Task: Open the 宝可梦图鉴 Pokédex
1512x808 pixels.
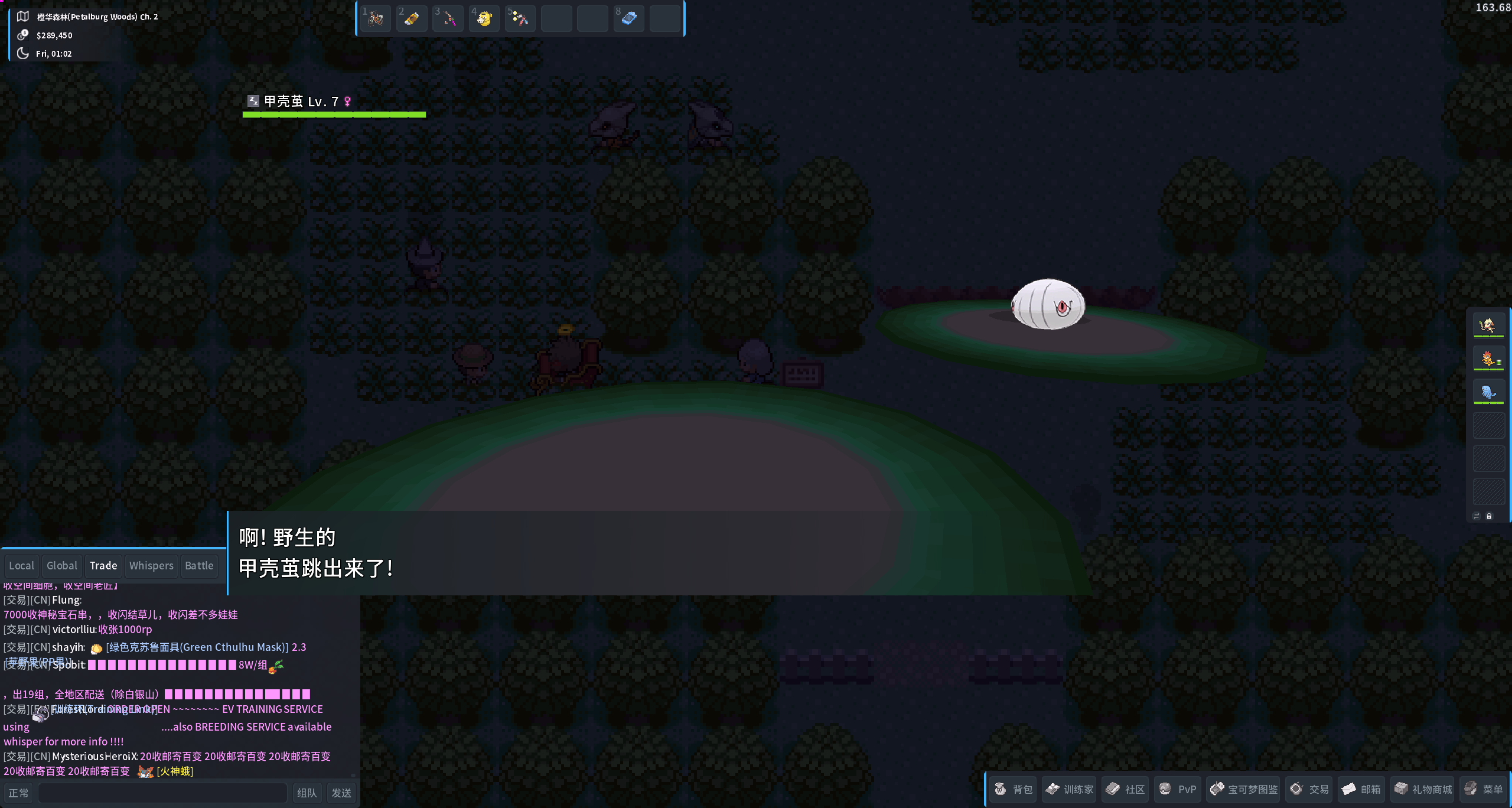Action: (1243, 789)
